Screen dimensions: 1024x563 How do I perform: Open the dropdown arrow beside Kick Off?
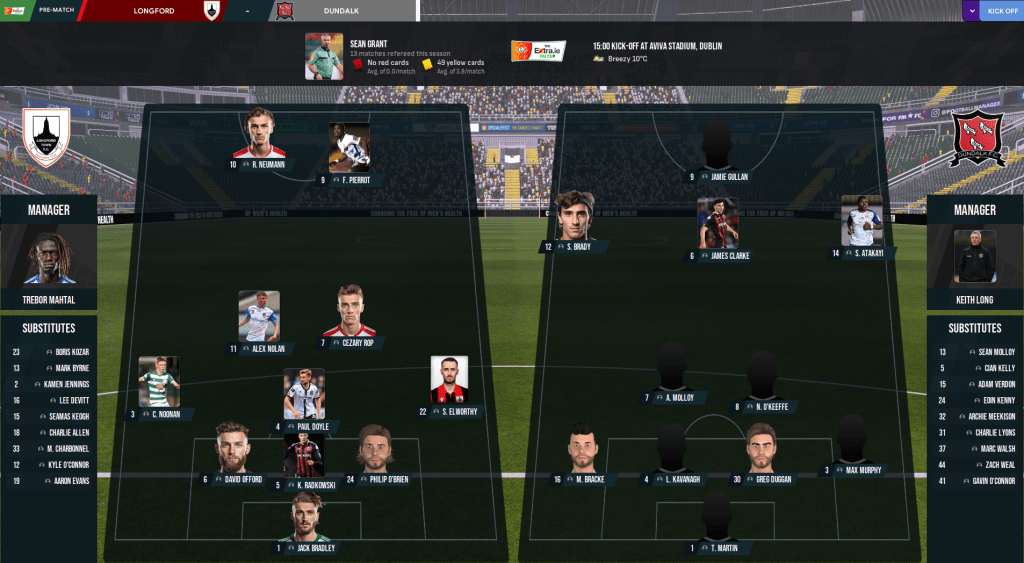[971, 11]
